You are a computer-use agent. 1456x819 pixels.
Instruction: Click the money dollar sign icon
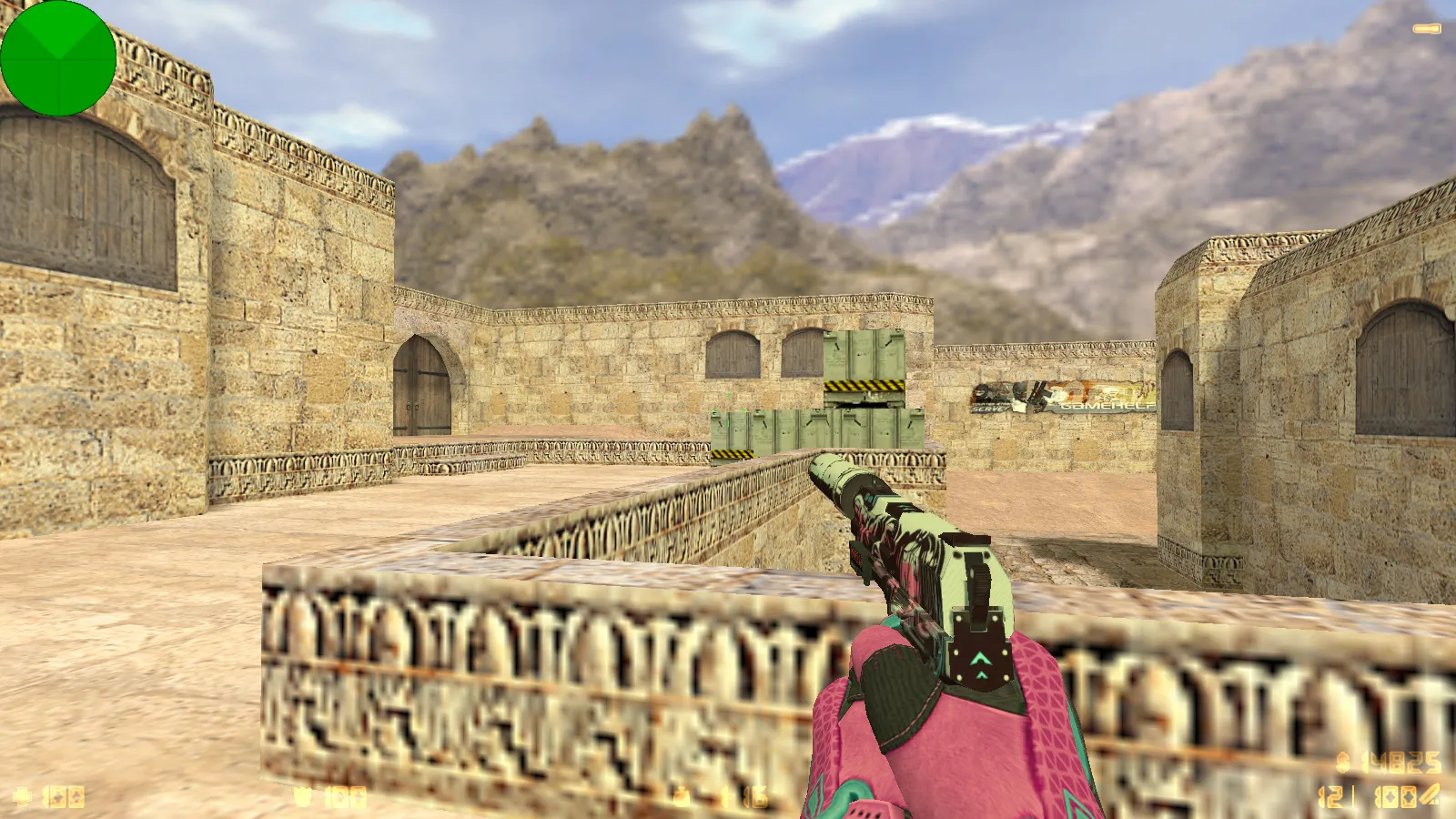point(1342,761)
